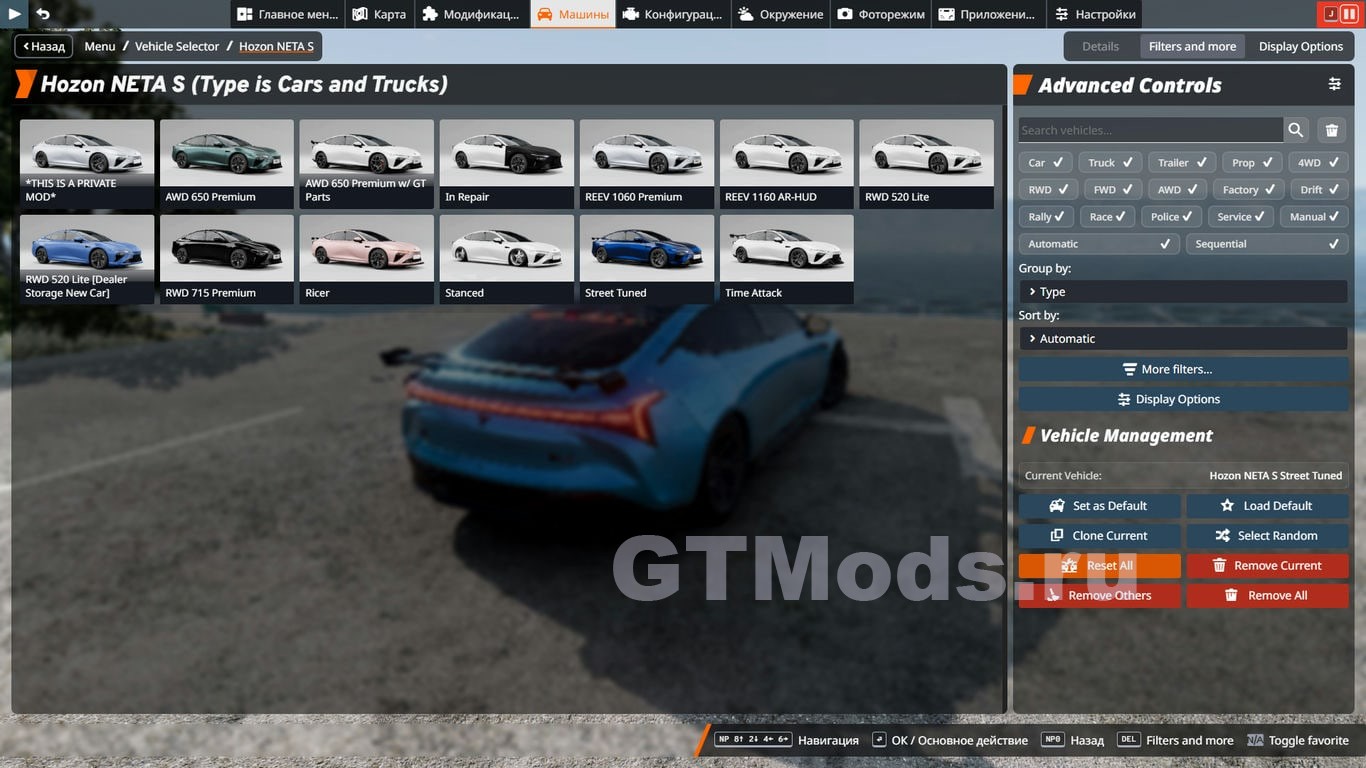Open the Фоторежим tab
1366x768 pixels.
coord(881,14)
